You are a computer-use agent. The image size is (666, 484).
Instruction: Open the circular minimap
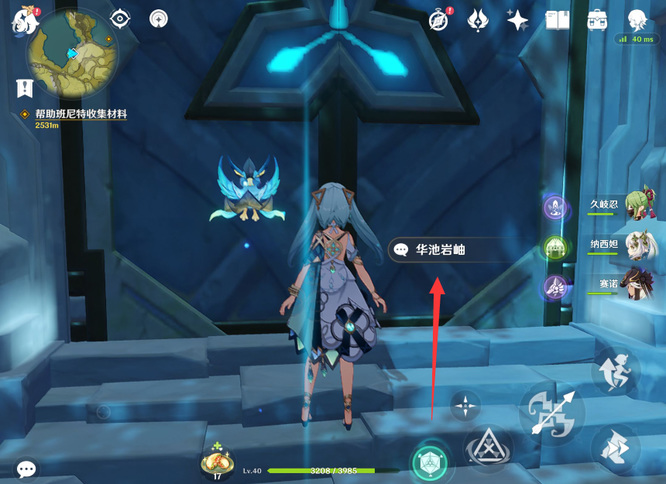[x=71, y=52]
